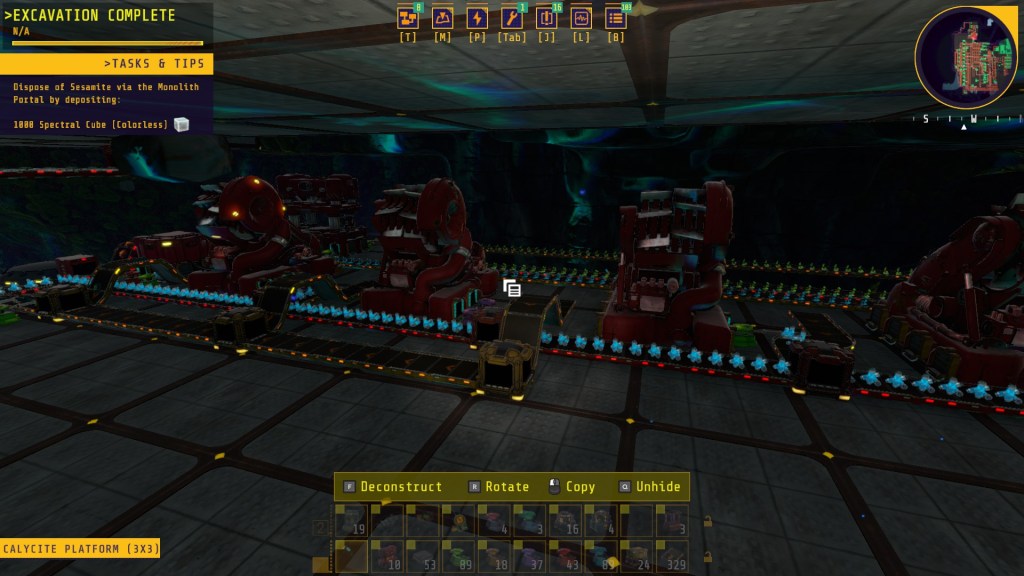1024x576 pixels.
Task: Open the wrench crafting menu icon
Action: [511, 18]
